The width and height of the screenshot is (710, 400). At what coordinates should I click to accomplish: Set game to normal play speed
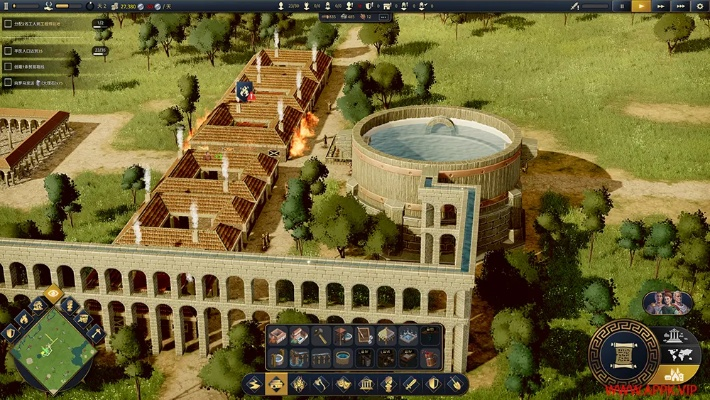tap(640, 6)
